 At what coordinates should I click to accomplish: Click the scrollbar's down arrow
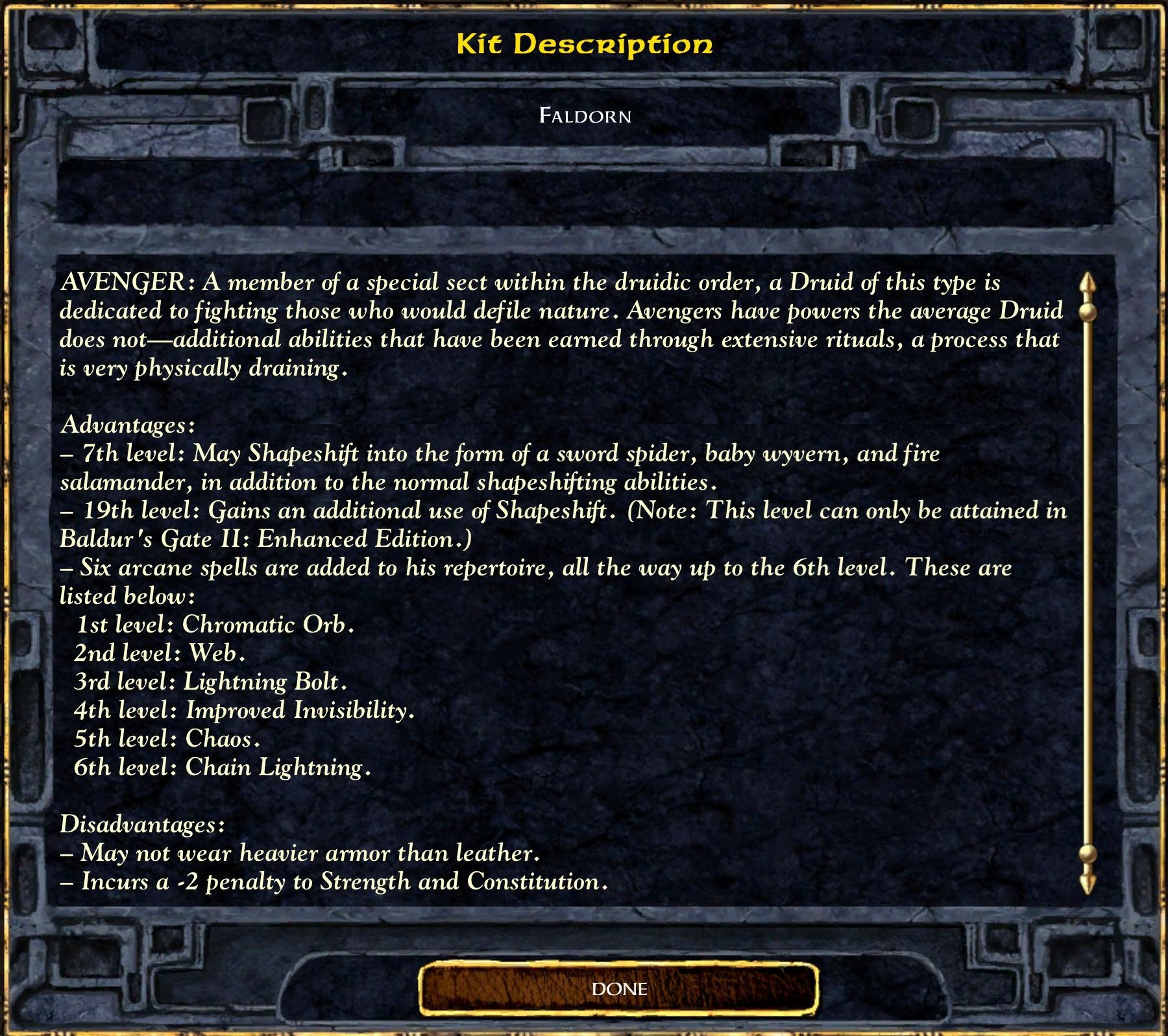point(1088,883)
